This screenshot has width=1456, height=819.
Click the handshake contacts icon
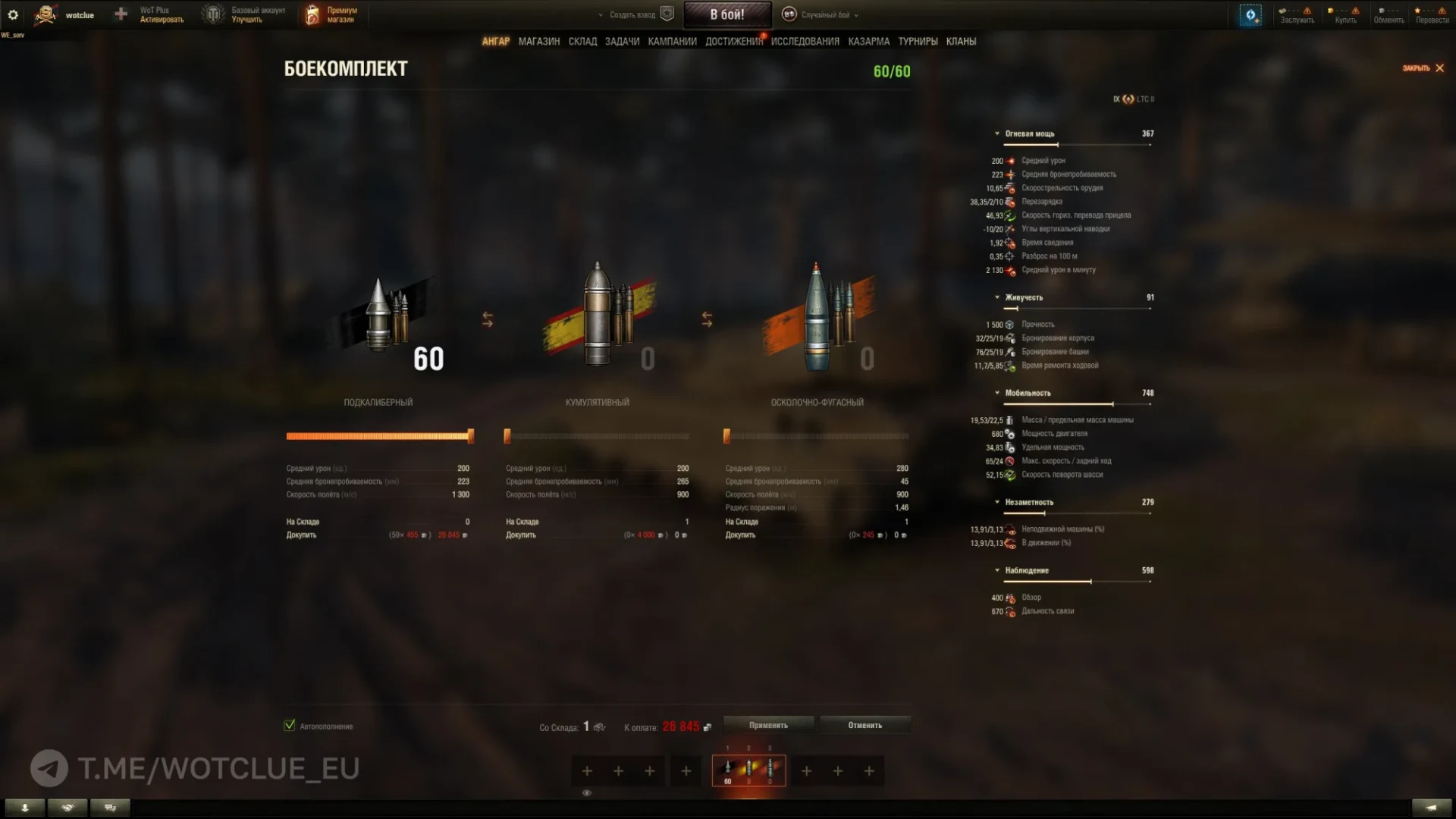tap(67, 808)
